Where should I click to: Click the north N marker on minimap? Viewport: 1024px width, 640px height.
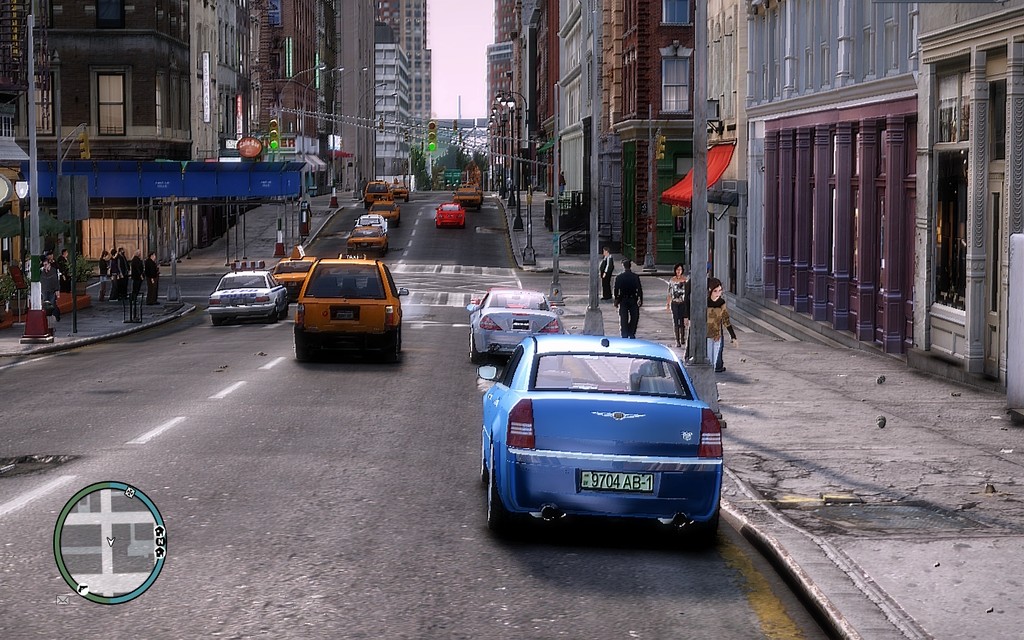tap(159, 541)
